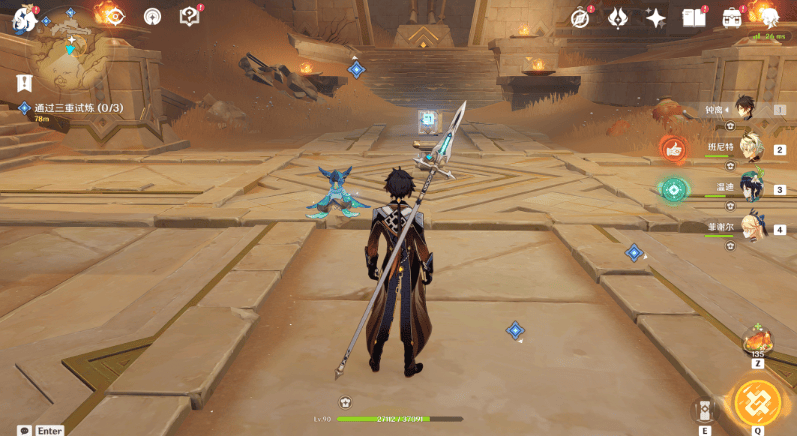Use the roast food item gadget
The height and width of the screenshot is (436, 797).
click(x=757, y=342)
